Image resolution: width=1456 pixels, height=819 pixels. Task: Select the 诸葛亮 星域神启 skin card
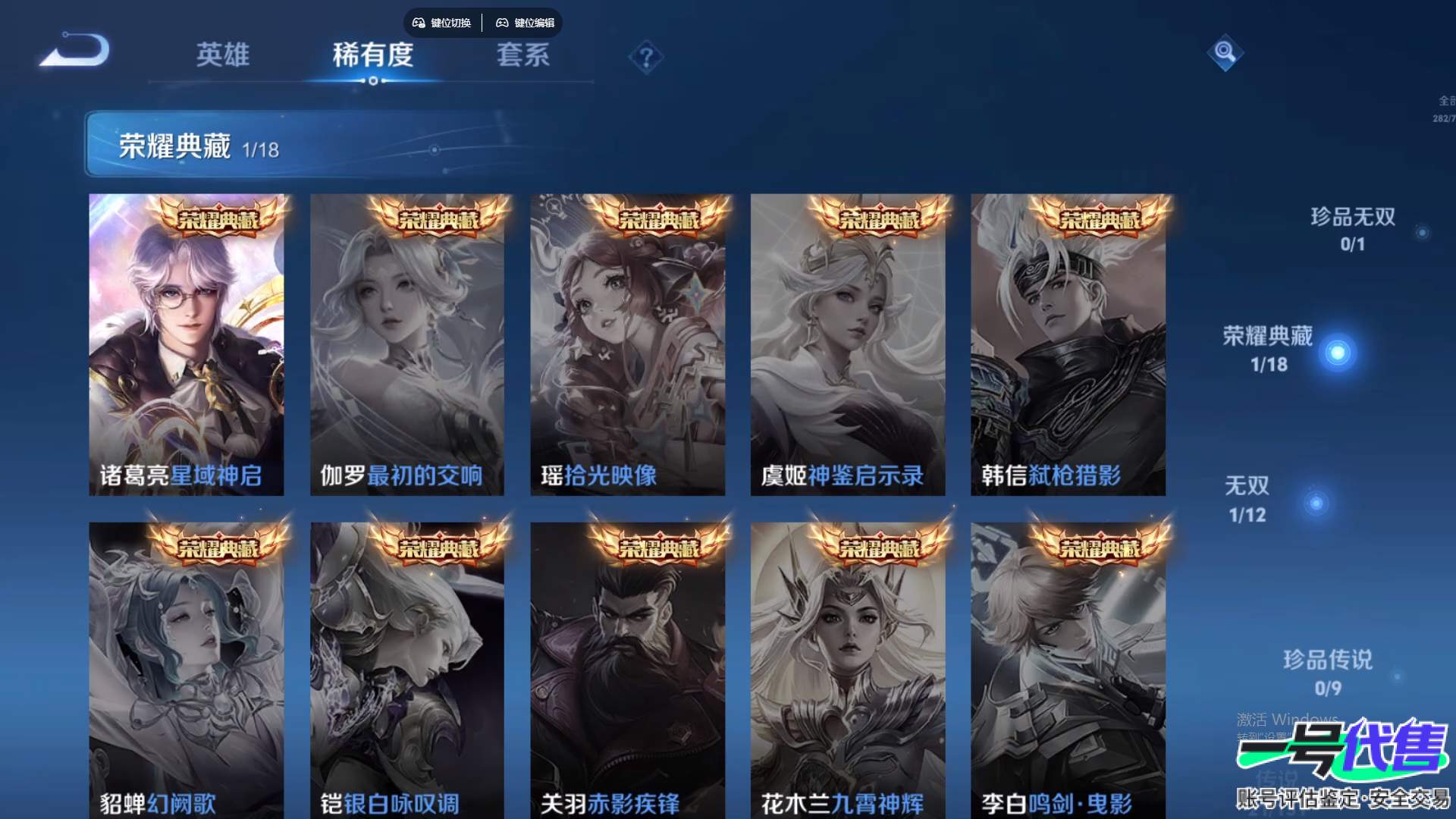point(187,344)
